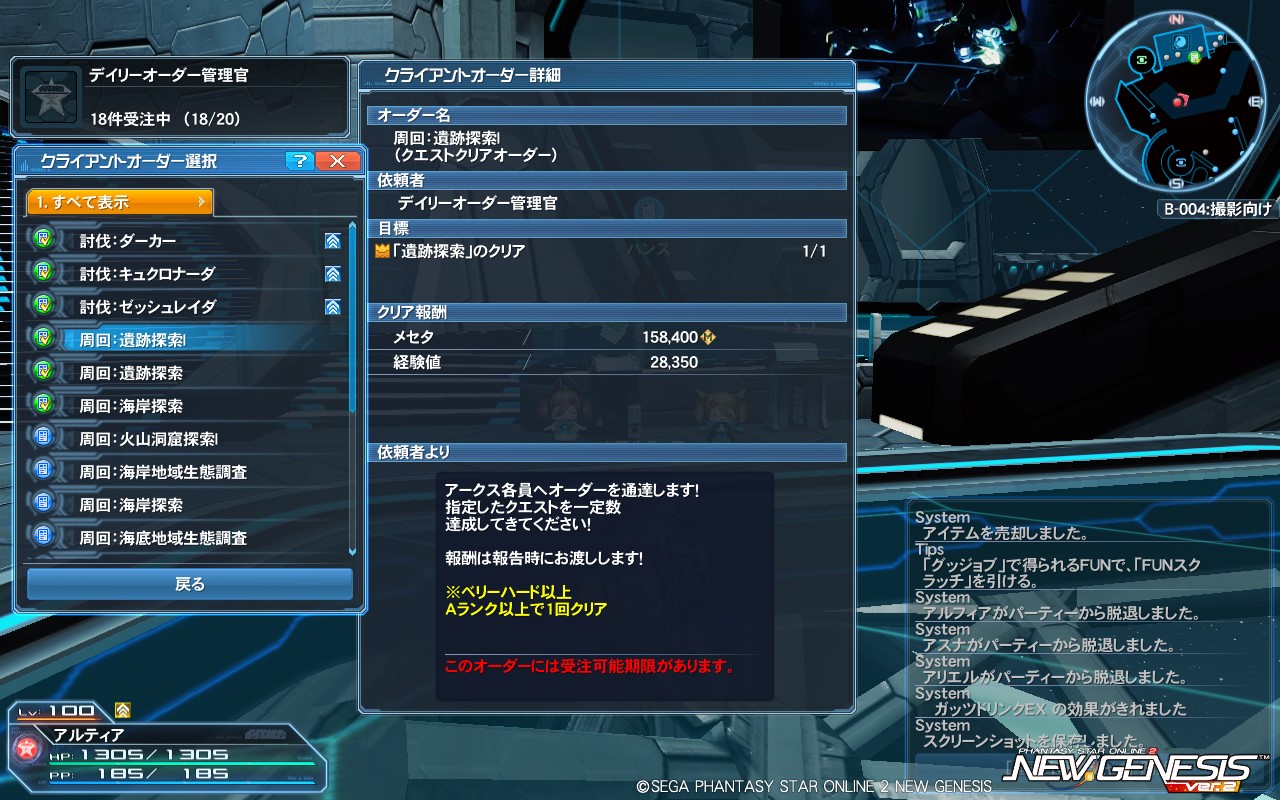Toggle the blue chevron beside 討伐:ゼッシュレイダ
1280x800 pixels.
[x=331, y=306]
